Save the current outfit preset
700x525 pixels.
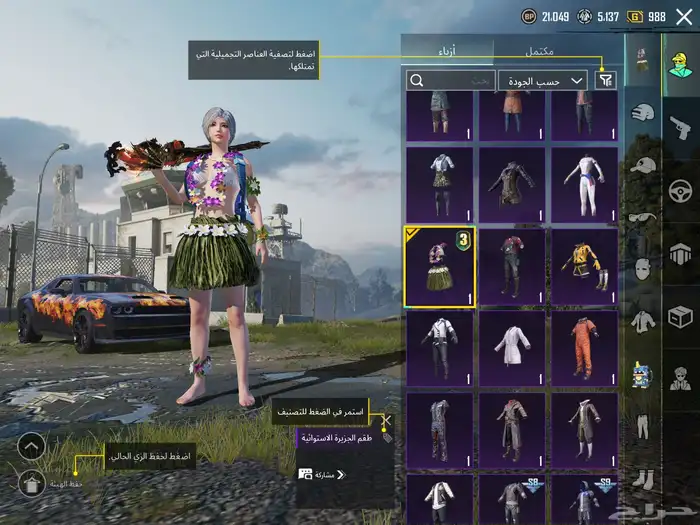[x=32, y=484]
